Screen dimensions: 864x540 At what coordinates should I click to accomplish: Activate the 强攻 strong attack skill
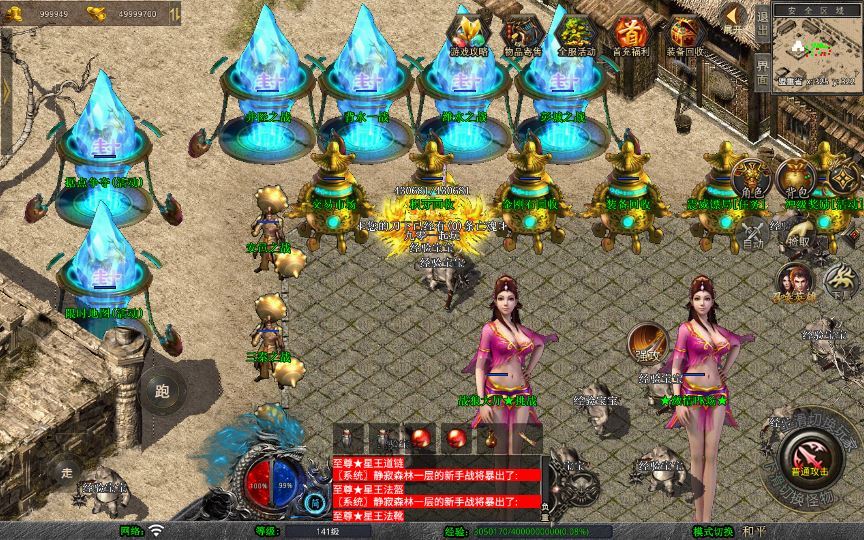pyautogui.click(x=647, y=343)
